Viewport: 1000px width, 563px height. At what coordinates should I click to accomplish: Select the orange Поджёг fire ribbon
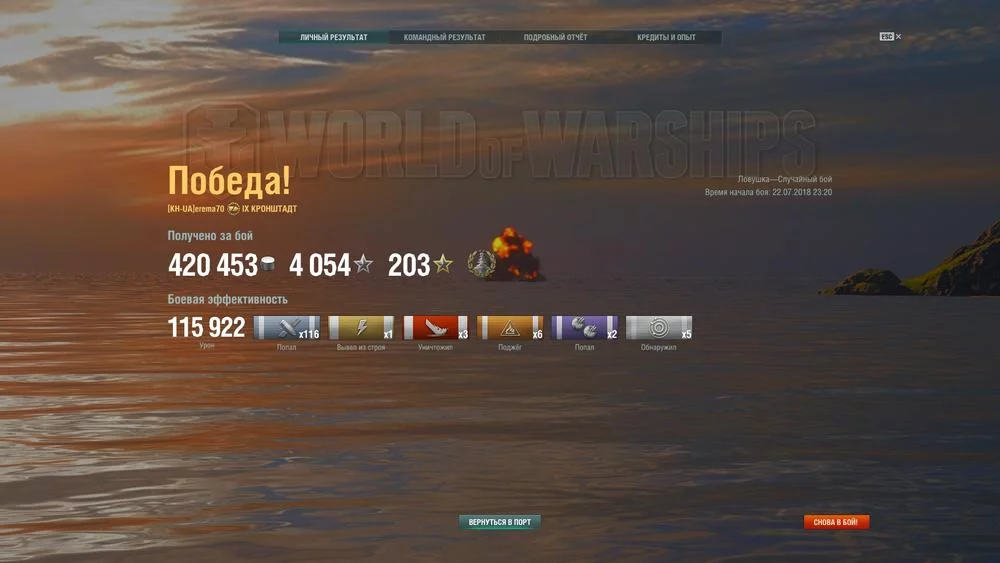[510, 328]
